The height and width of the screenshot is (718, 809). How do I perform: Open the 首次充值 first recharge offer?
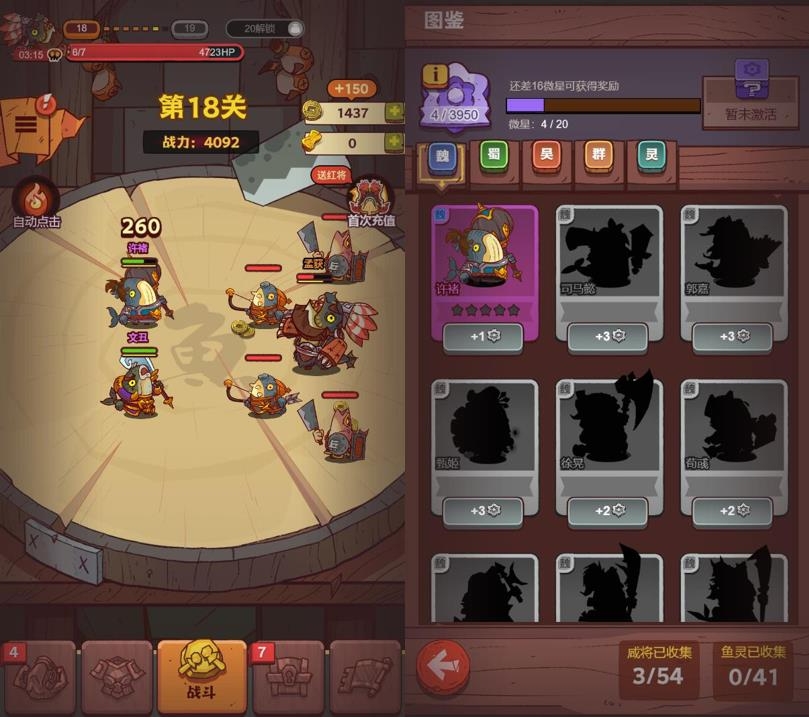click(x=370, y=201)
